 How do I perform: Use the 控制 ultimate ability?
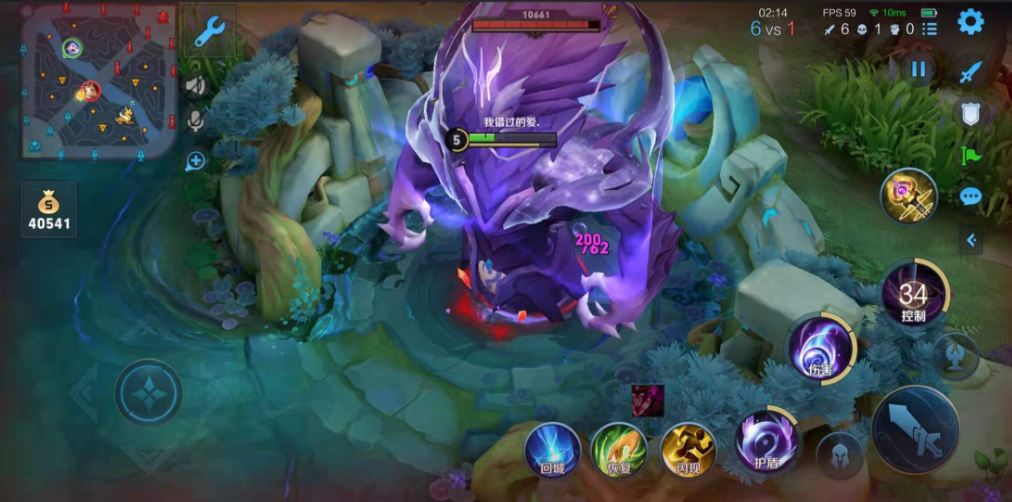click(x=913, y=295)
